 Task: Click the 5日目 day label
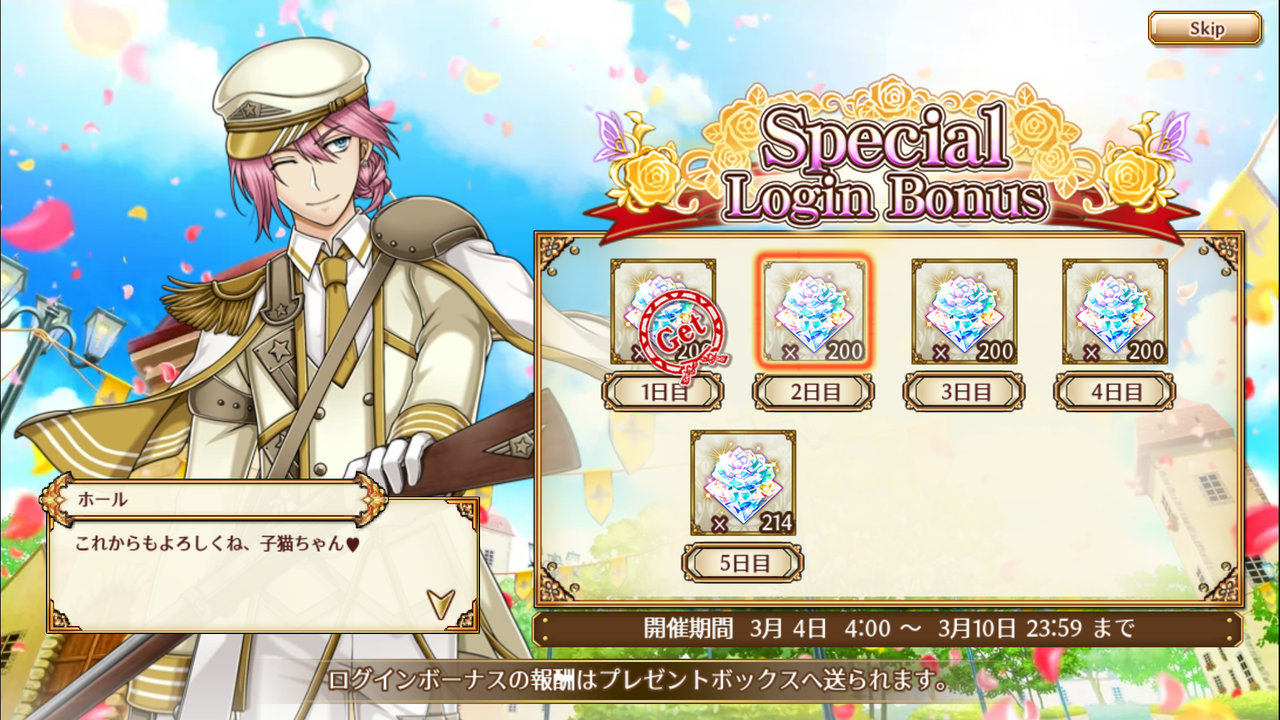743,562
